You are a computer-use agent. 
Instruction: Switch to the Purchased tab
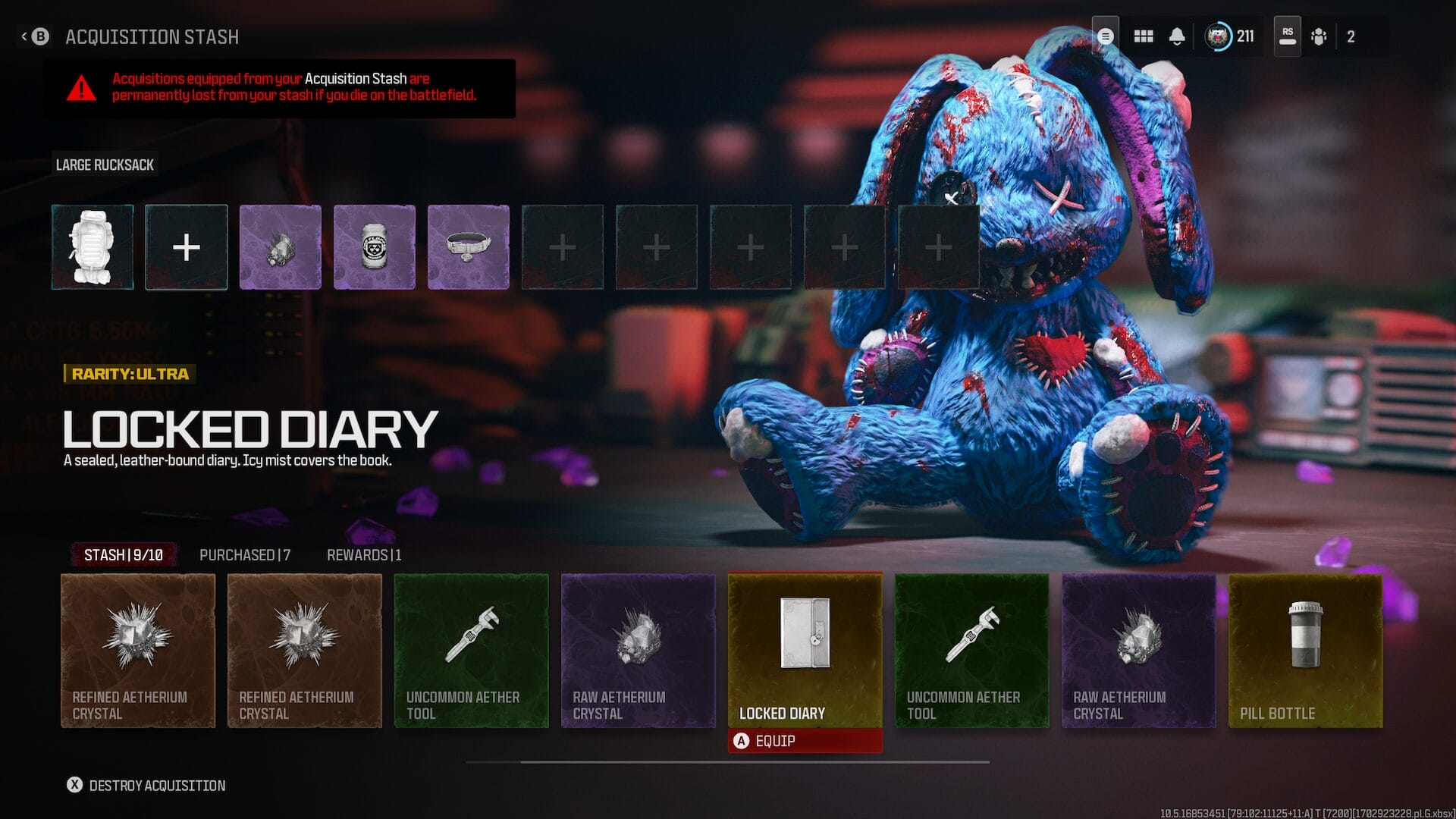(244, 555)
